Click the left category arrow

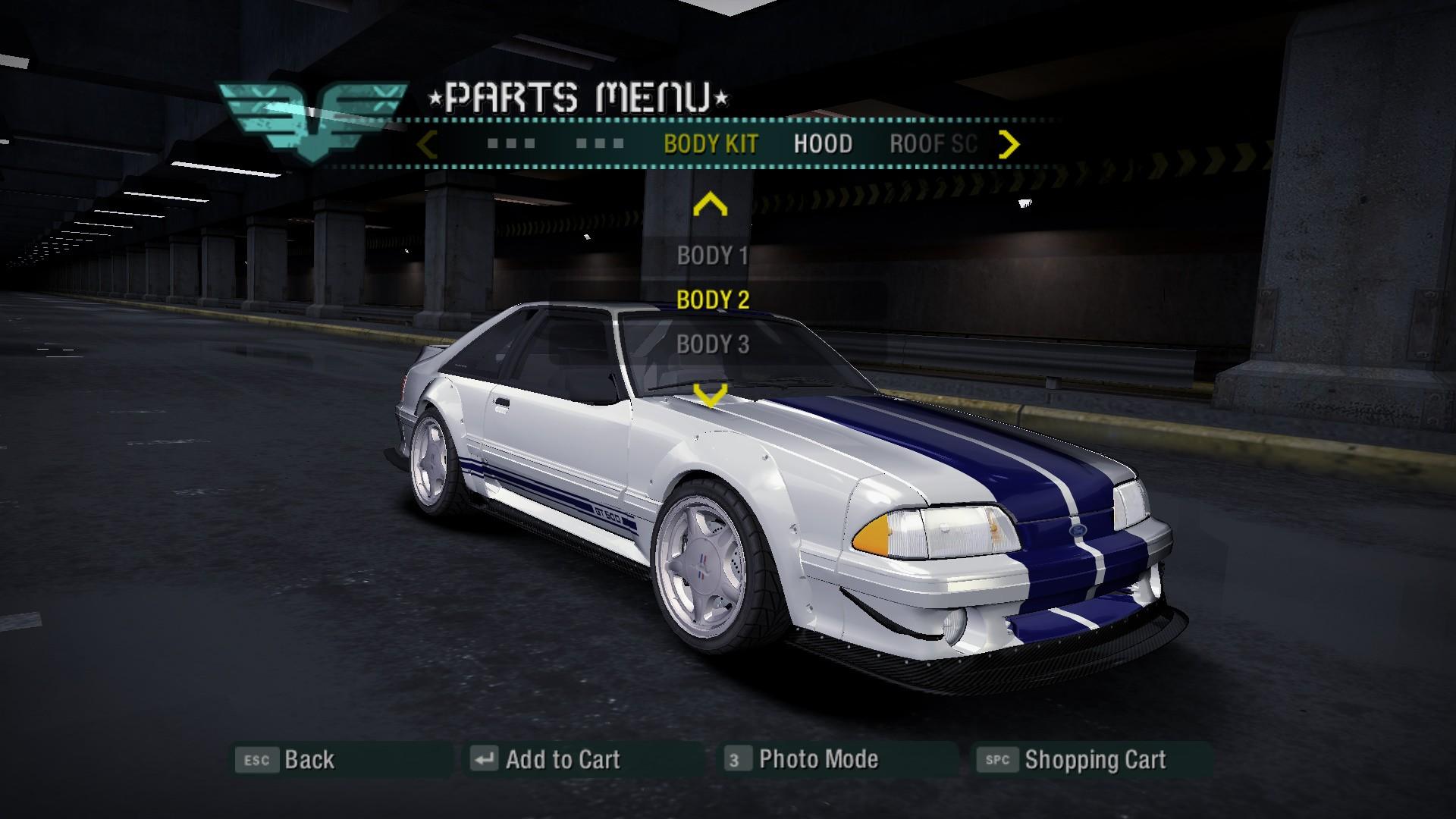[428, 144]
